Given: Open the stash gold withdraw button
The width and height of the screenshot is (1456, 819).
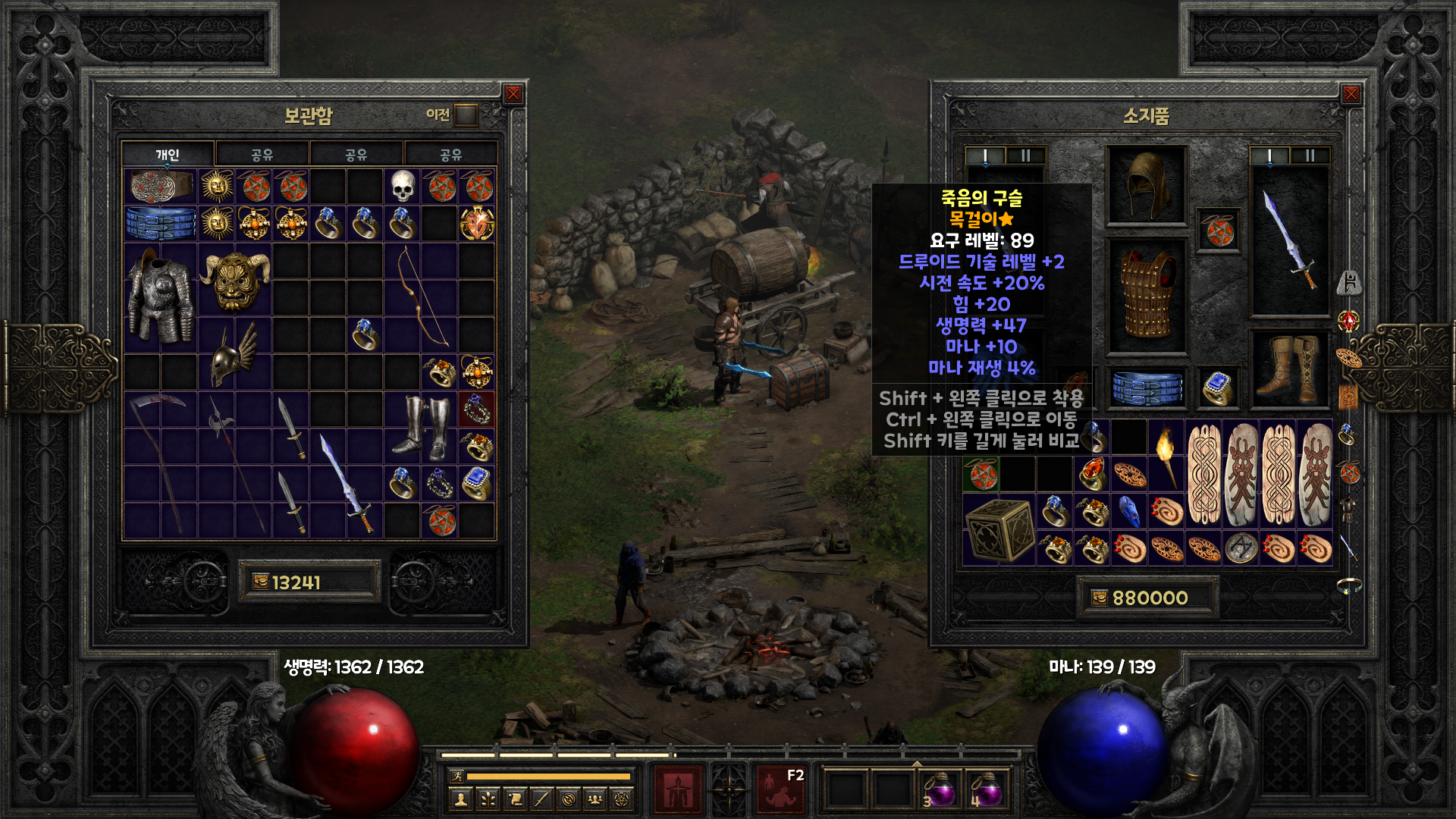Looking at the screenshot, I should [261, 582].
